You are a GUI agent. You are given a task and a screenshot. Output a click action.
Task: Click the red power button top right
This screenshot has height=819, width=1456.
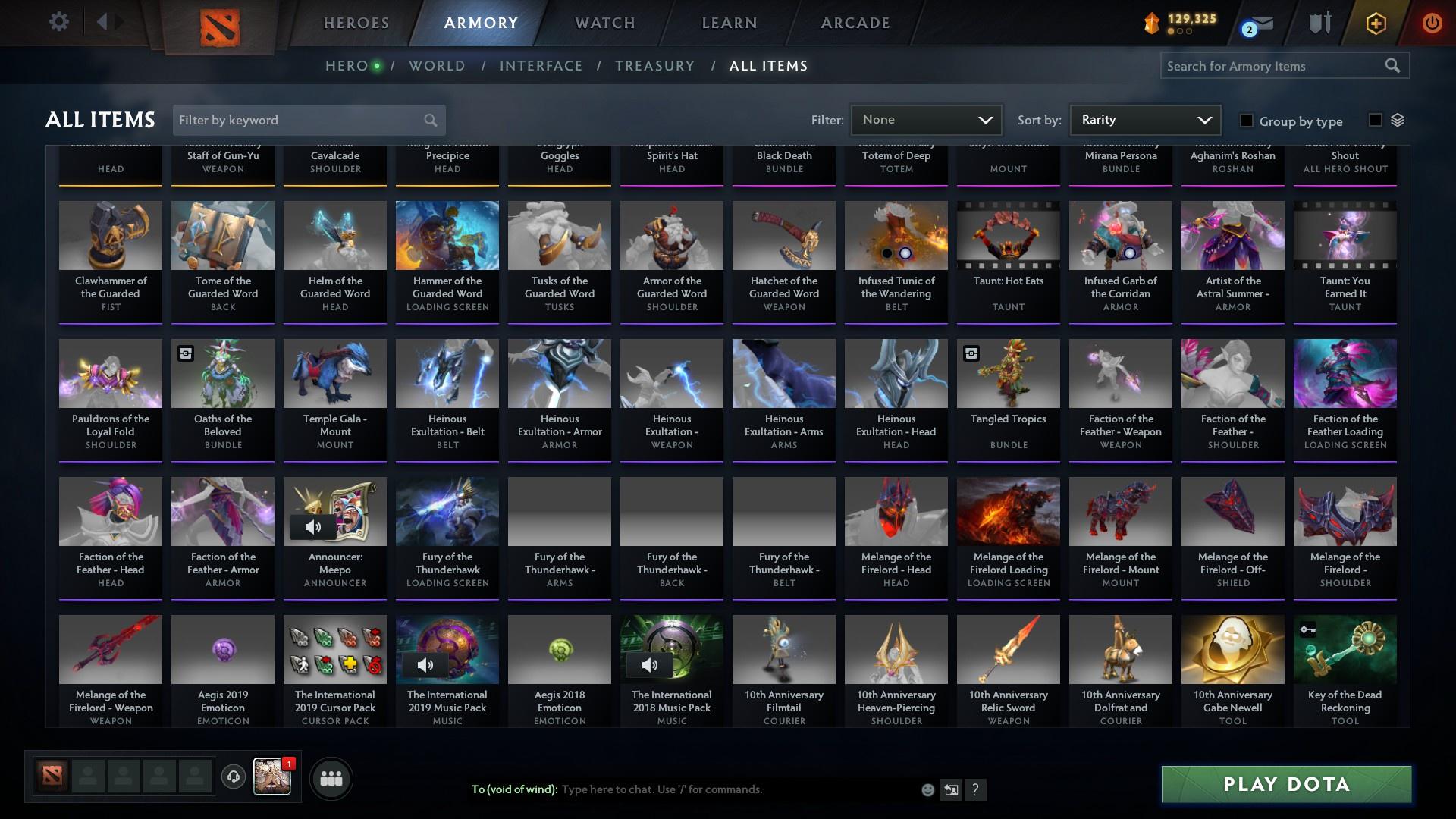[x=1432, y=23]
